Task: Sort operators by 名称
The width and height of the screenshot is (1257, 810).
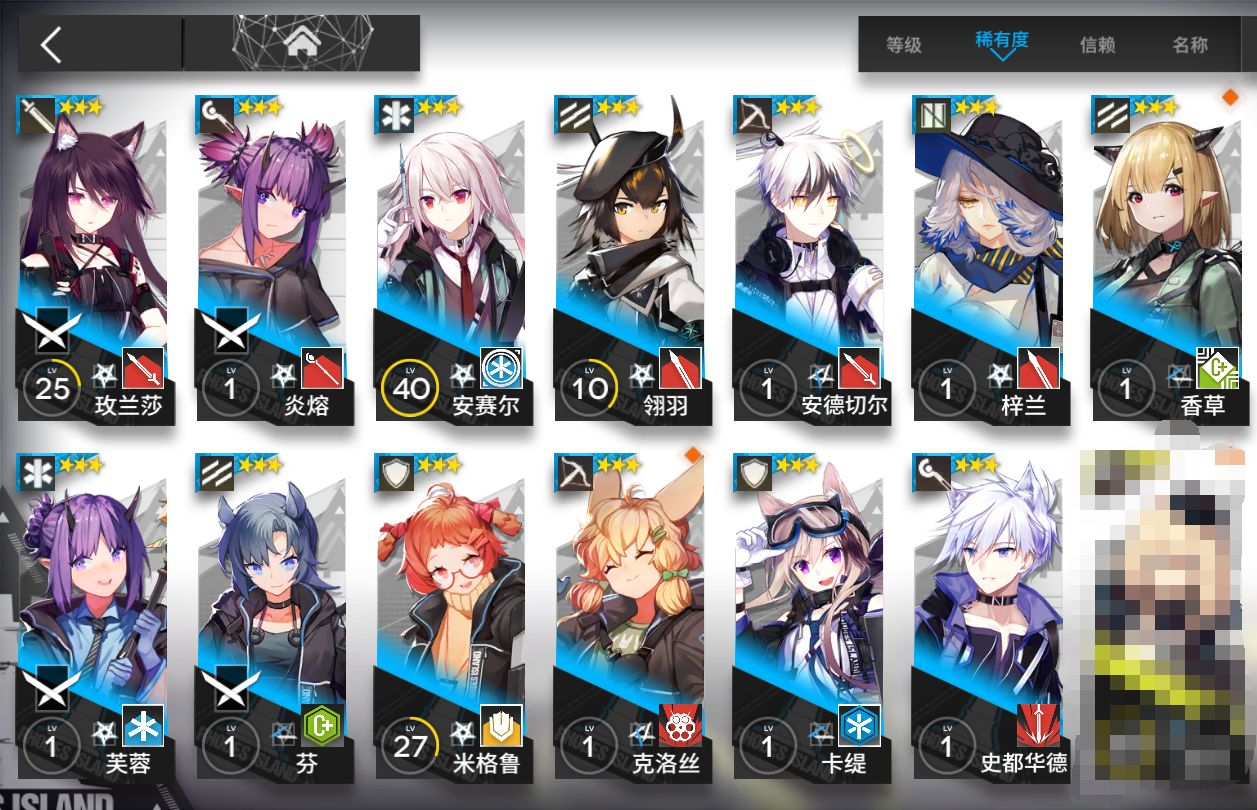Action: tap(1190, 45)
